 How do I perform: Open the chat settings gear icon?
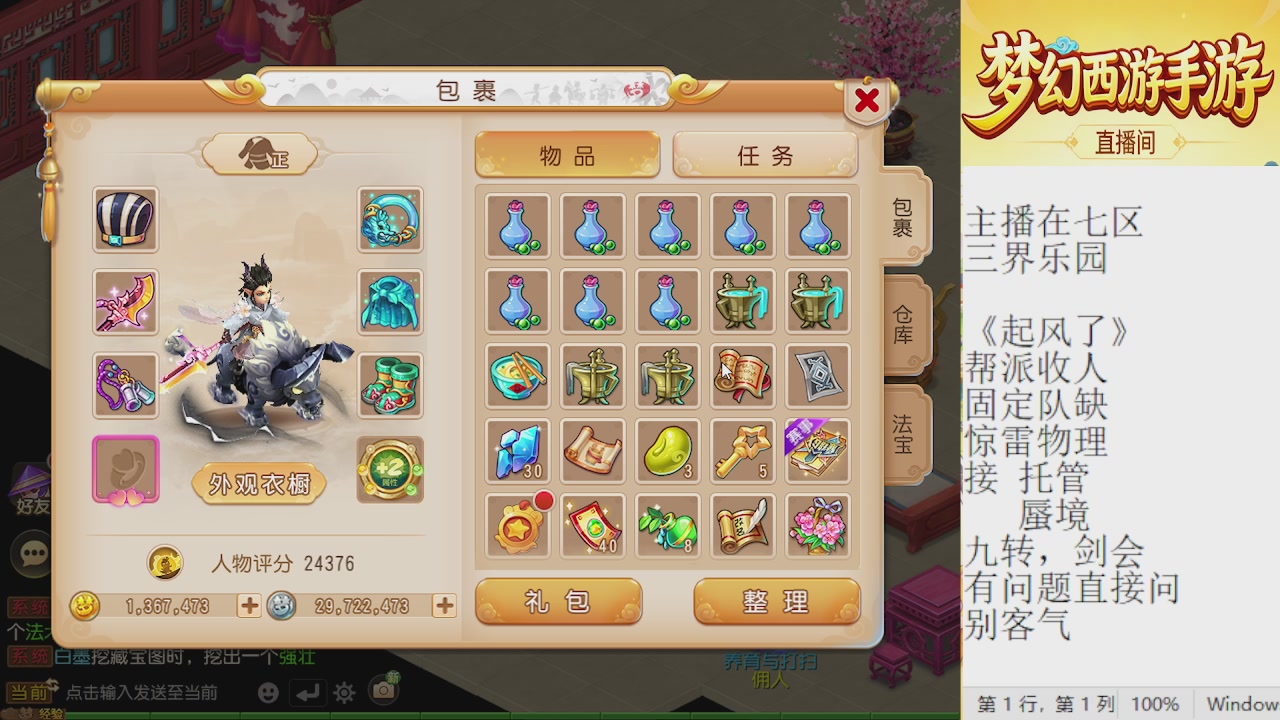(x=342, y=692)
